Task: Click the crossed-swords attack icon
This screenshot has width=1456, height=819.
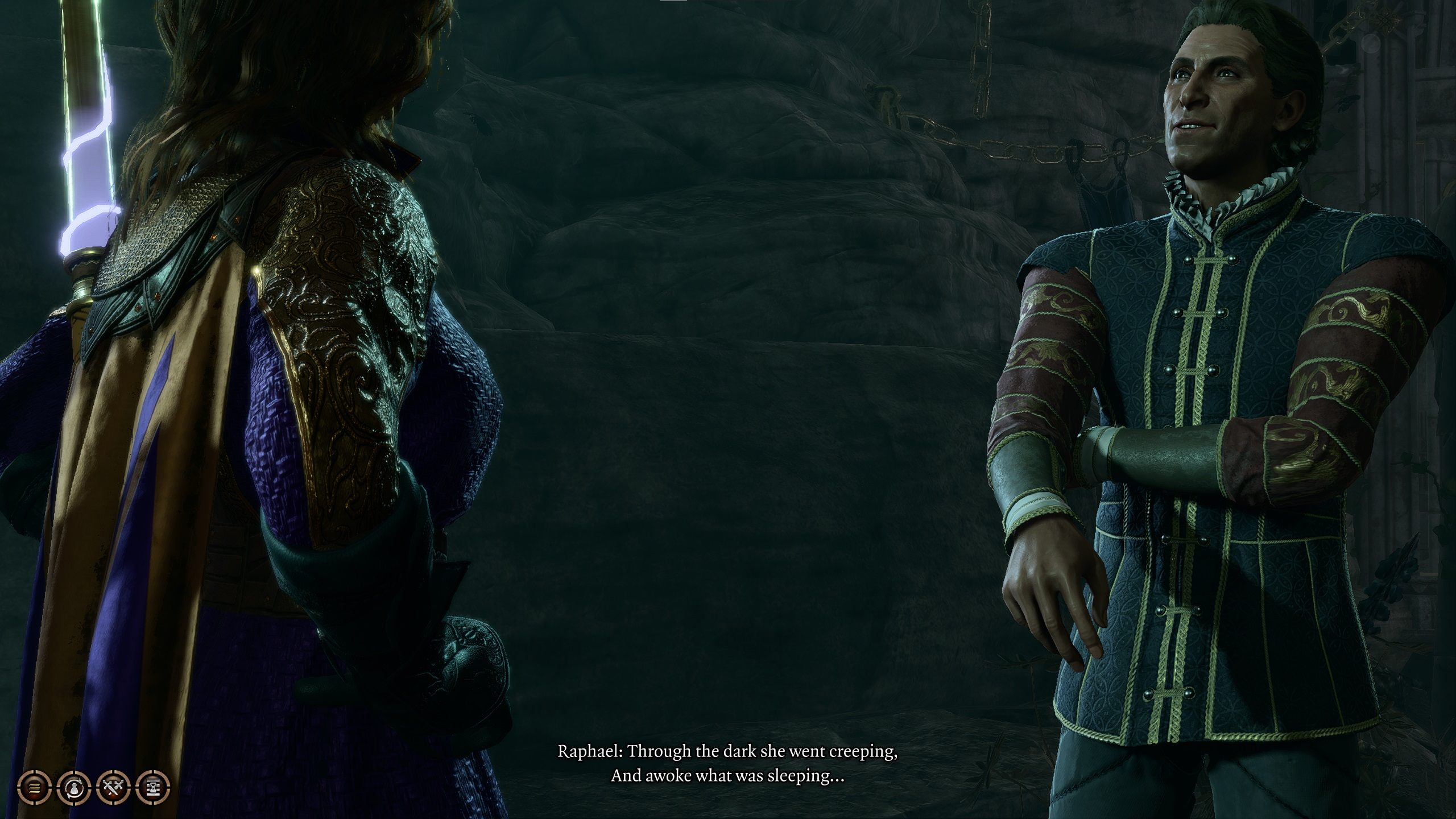Action: [x=113, y=788]
